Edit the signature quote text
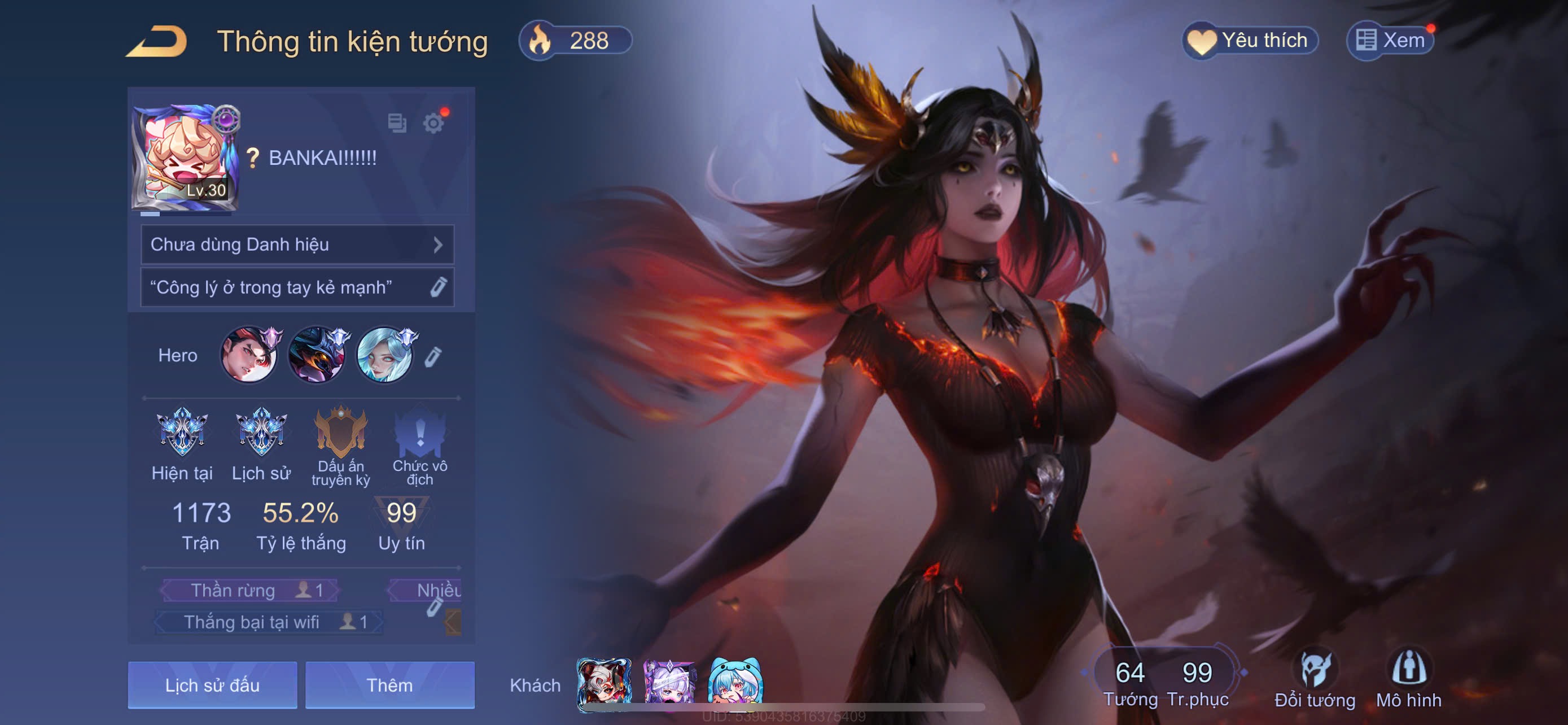Image resolution: width=1568 pixels, height=725 pixels. (438, 287)
